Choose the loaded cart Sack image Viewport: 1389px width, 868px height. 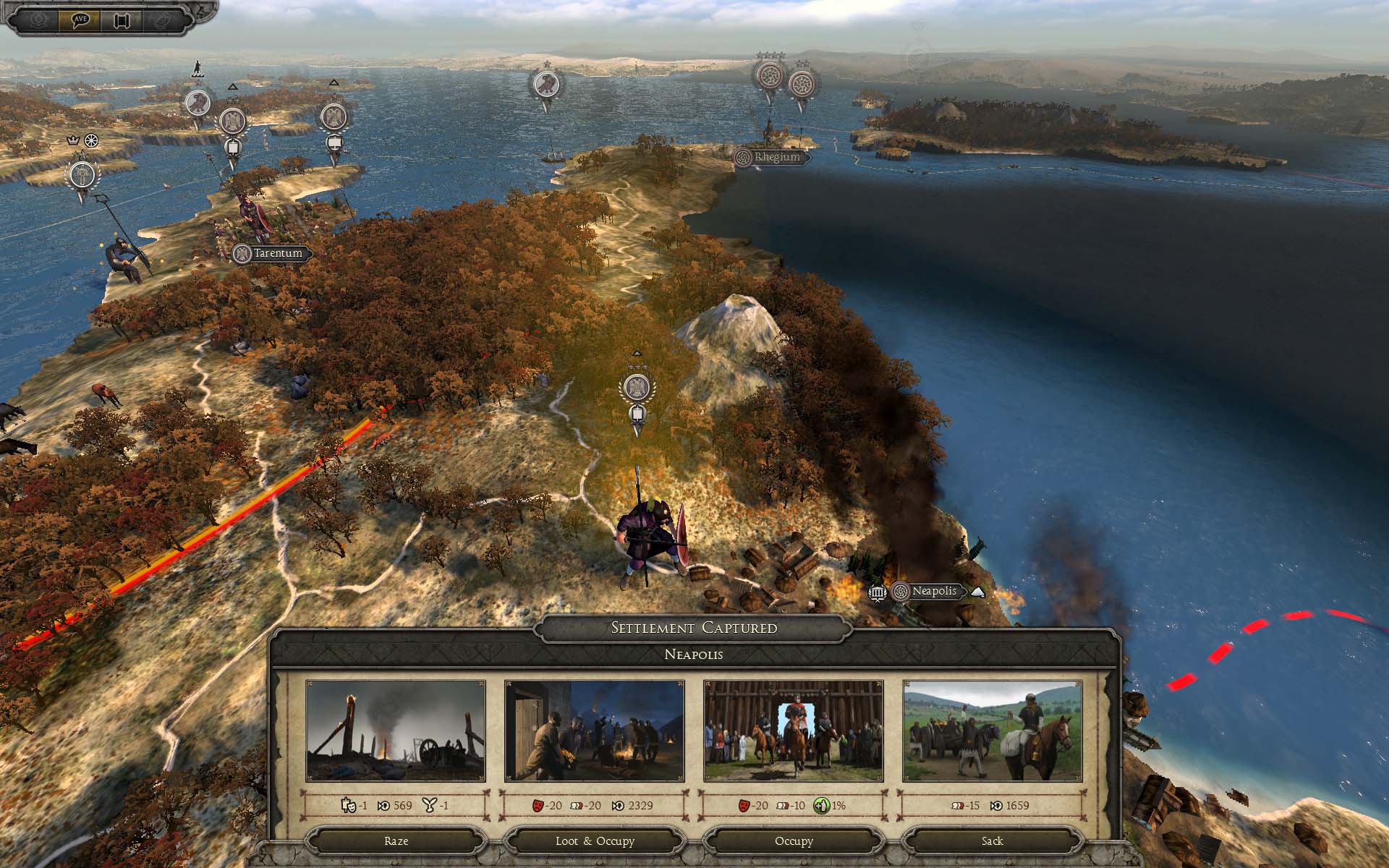992,731
